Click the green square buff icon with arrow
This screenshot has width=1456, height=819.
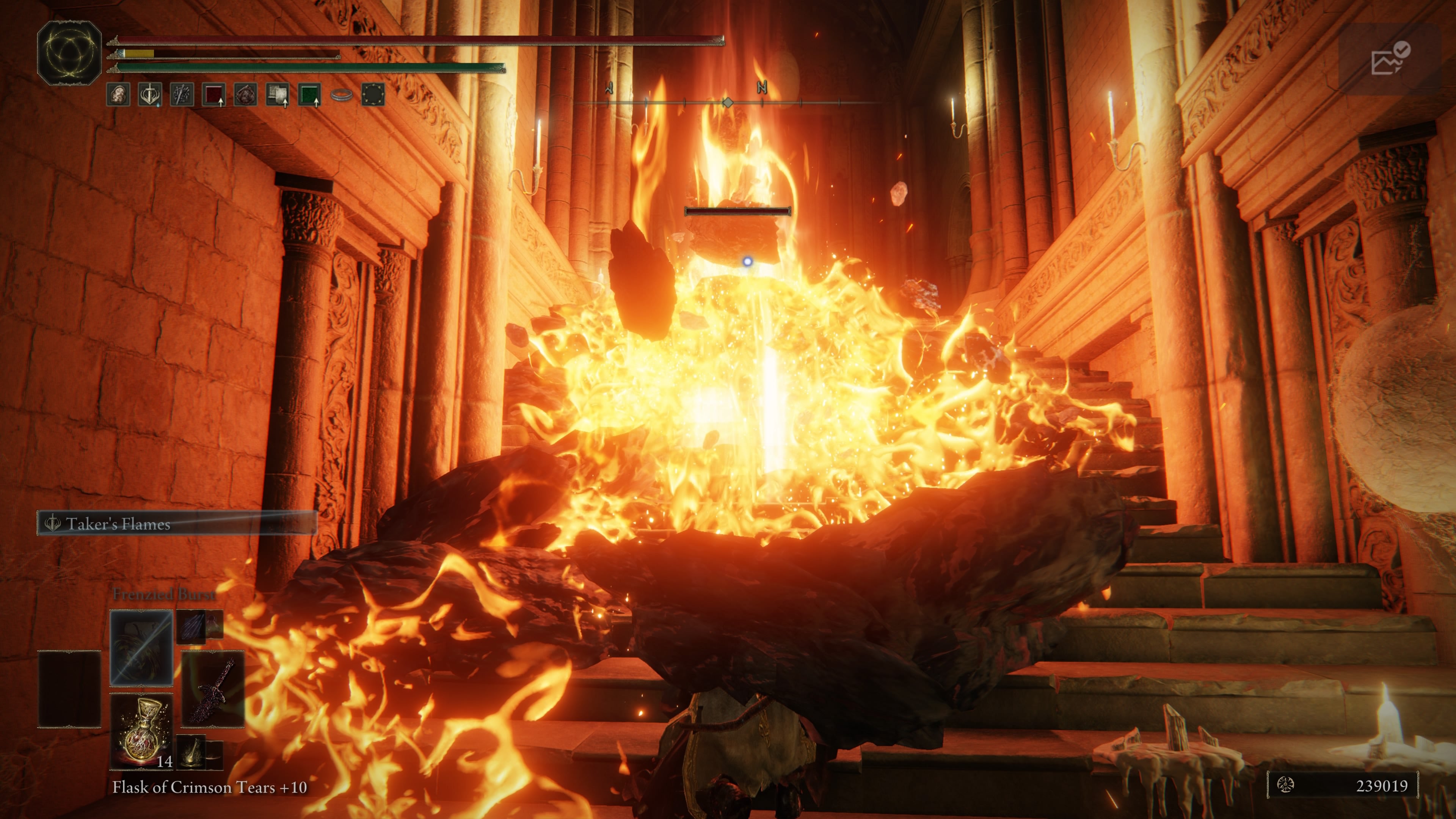309,94
